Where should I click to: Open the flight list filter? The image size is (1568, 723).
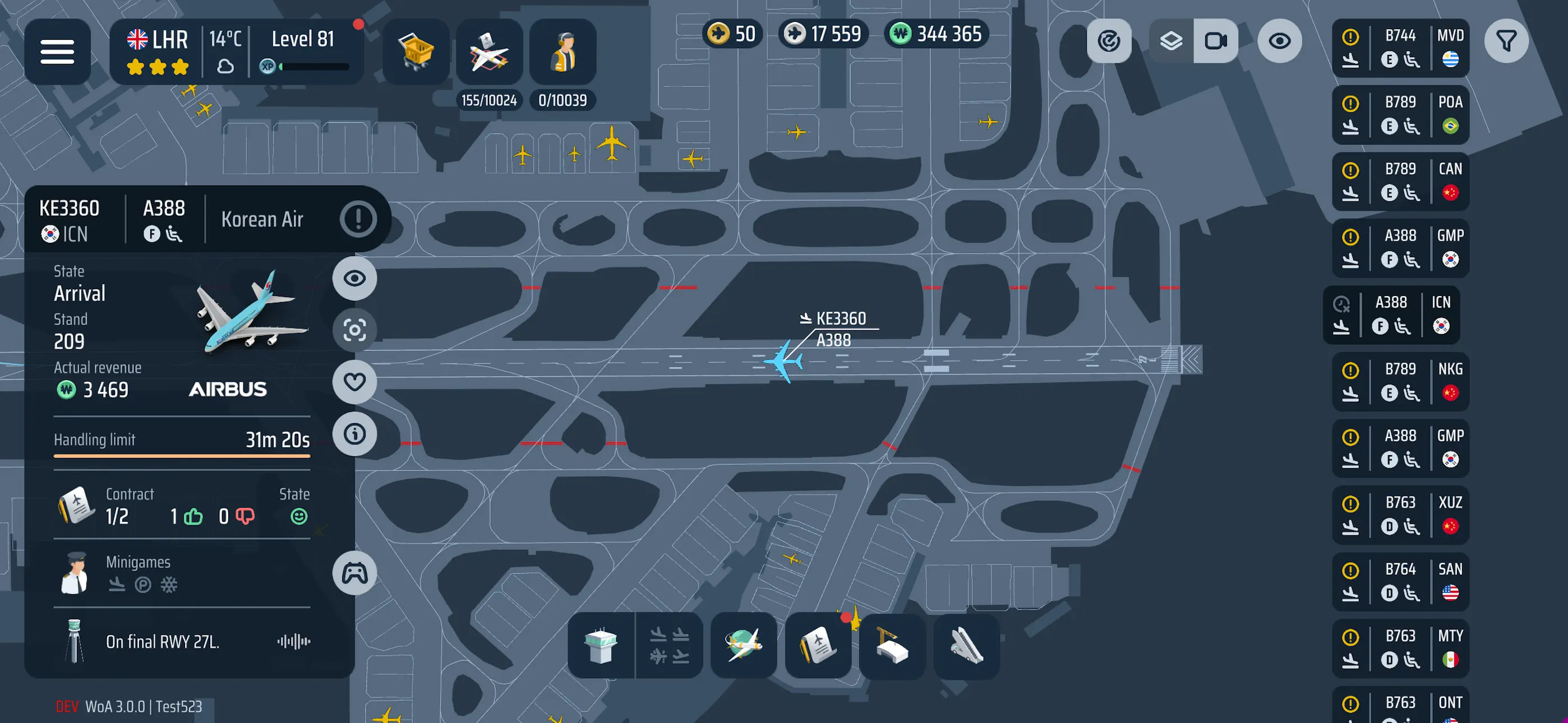(1506, 41)
